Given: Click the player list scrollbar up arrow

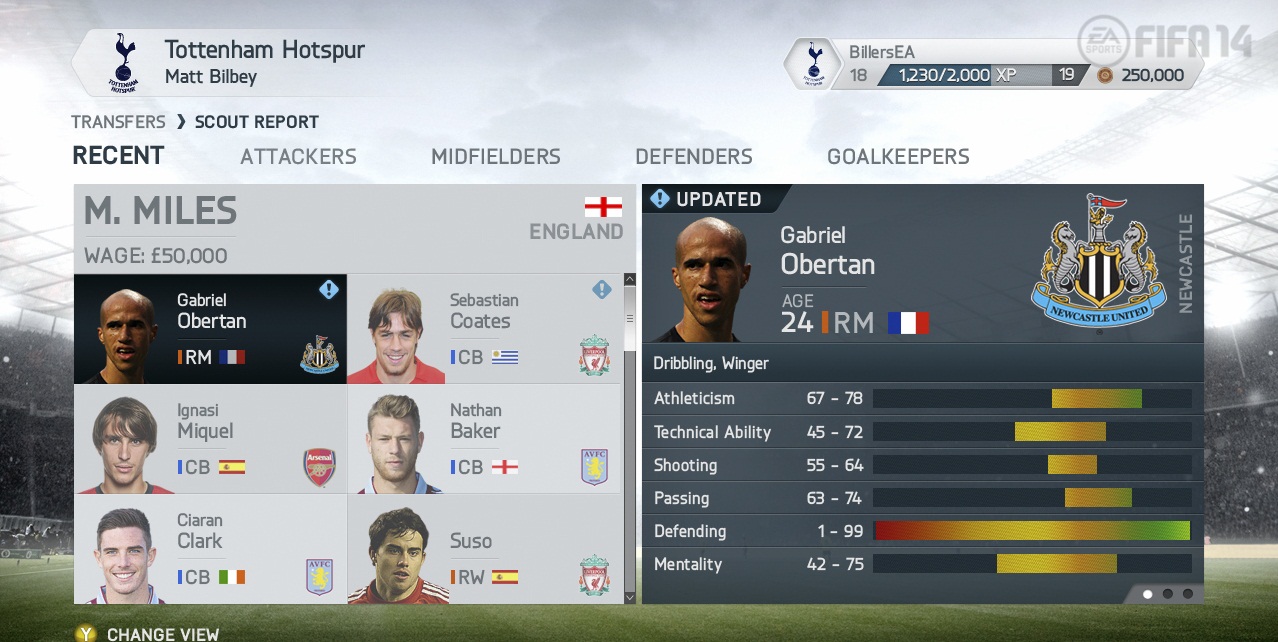Looking at the screenshot, I should (x=629, y=281).
